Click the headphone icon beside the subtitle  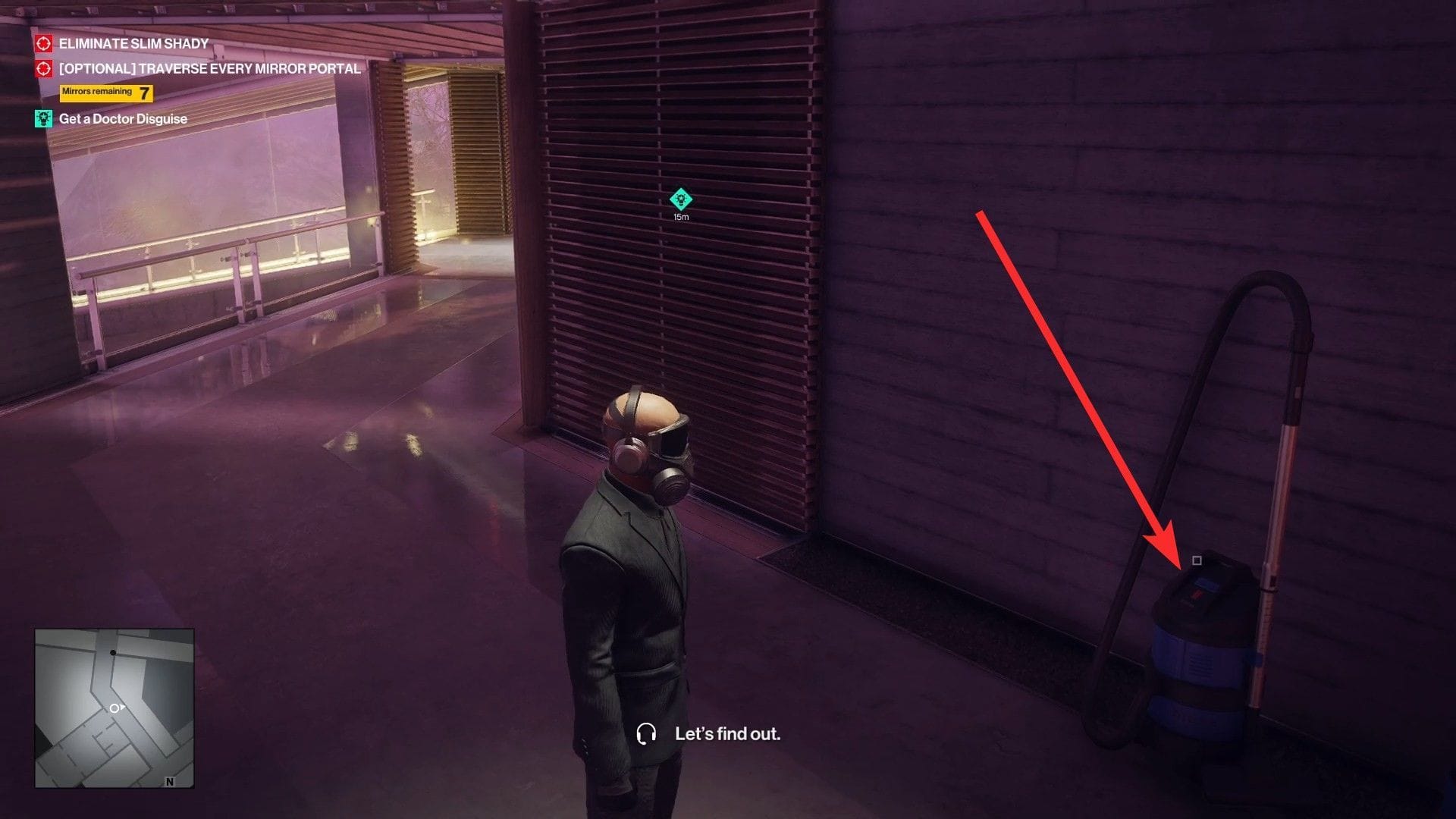(x=646, y=734)
